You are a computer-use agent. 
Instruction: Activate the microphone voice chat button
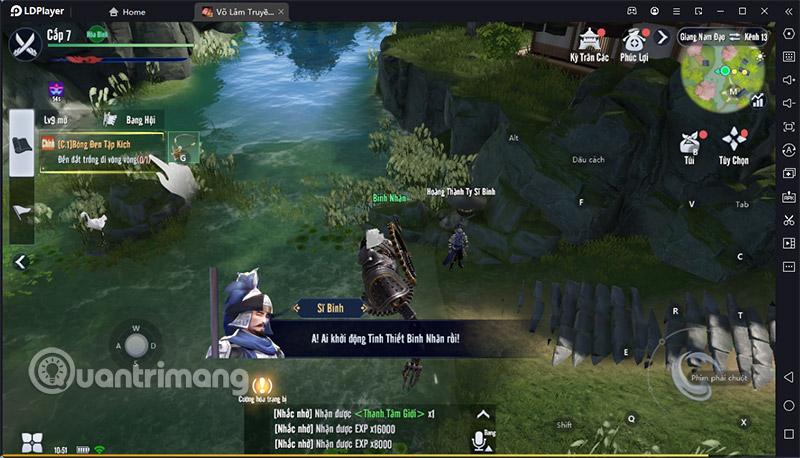(478, 440)
